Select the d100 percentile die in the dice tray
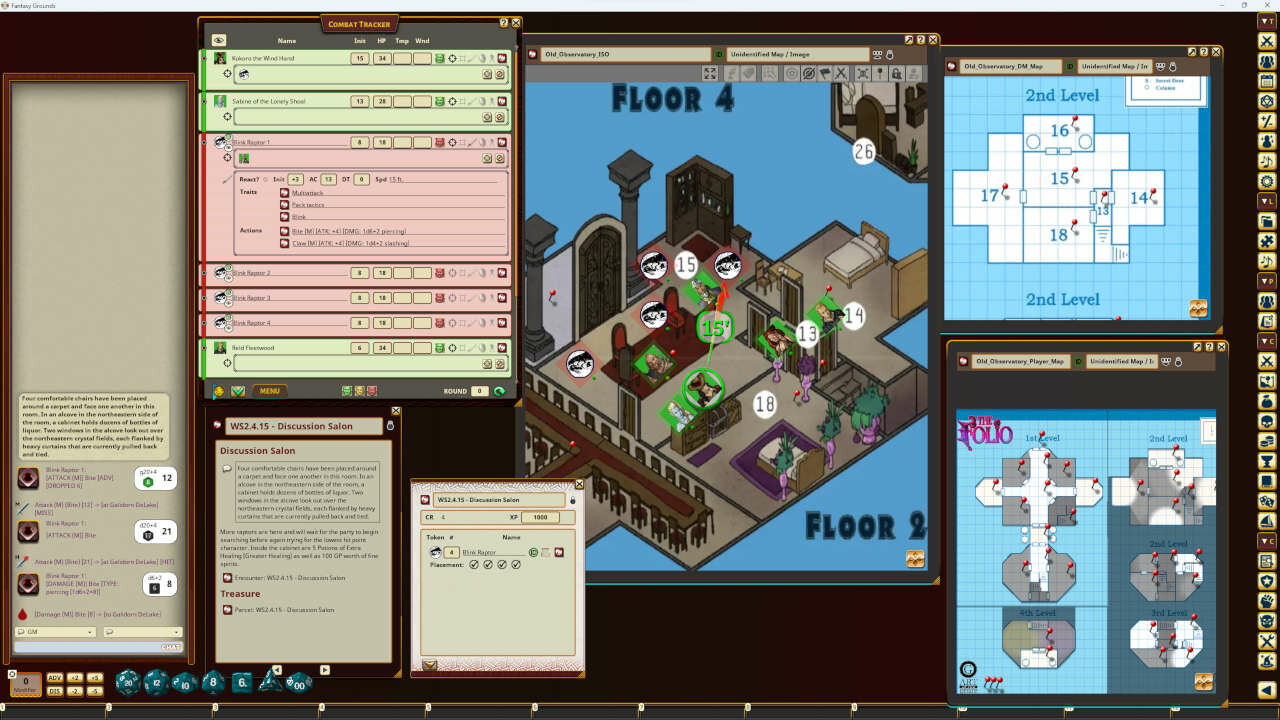This screenshot has height=720, width=1280. [297, 686]
